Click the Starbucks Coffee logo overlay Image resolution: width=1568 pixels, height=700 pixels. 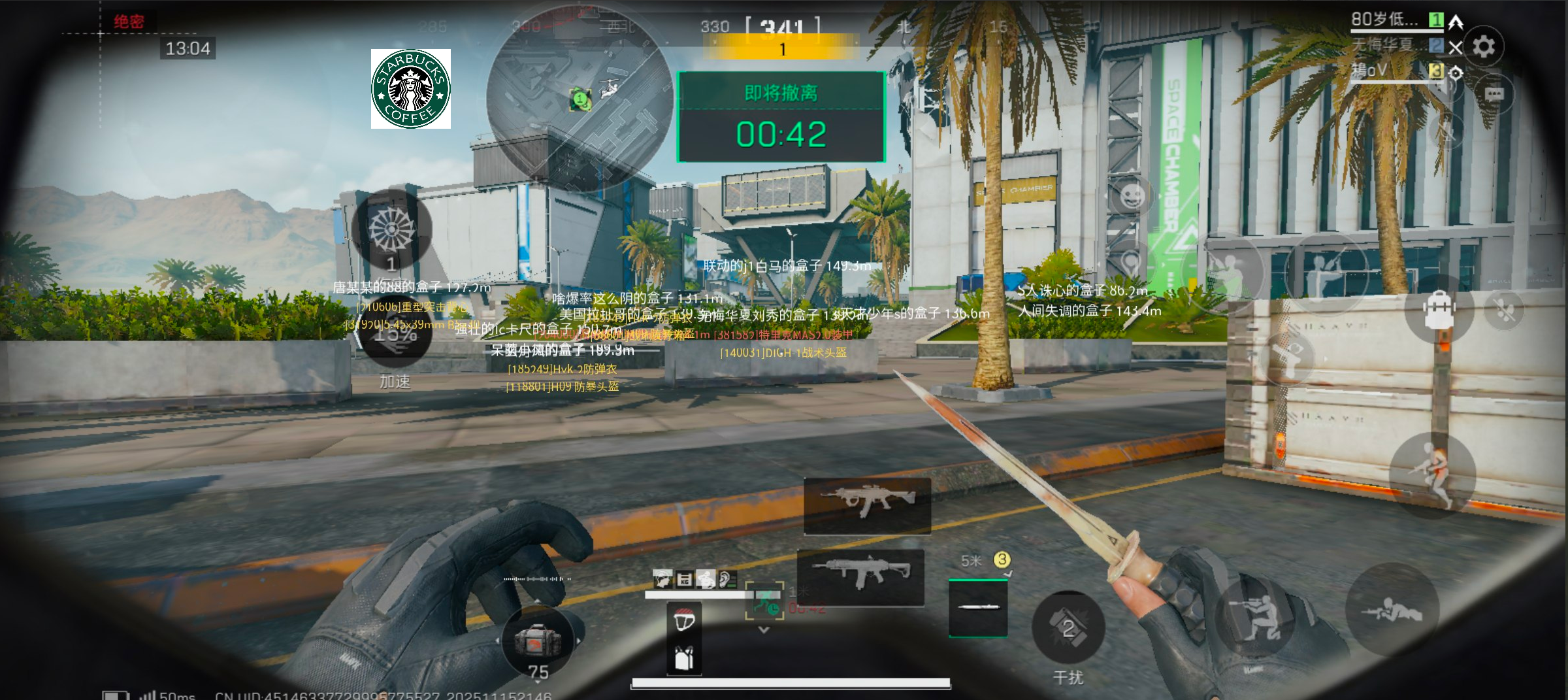[411, 89]
